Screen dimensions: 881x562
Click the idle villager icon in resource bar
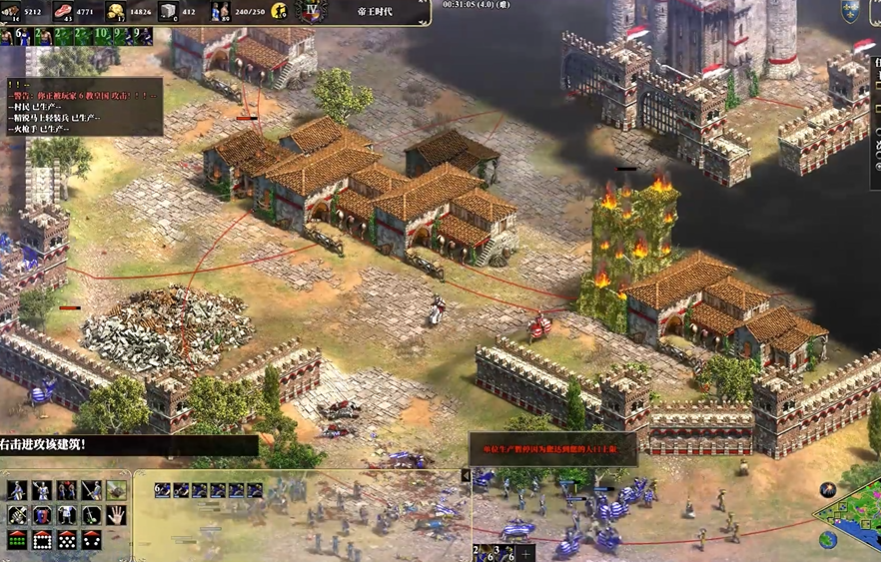[x=278, y=12]
